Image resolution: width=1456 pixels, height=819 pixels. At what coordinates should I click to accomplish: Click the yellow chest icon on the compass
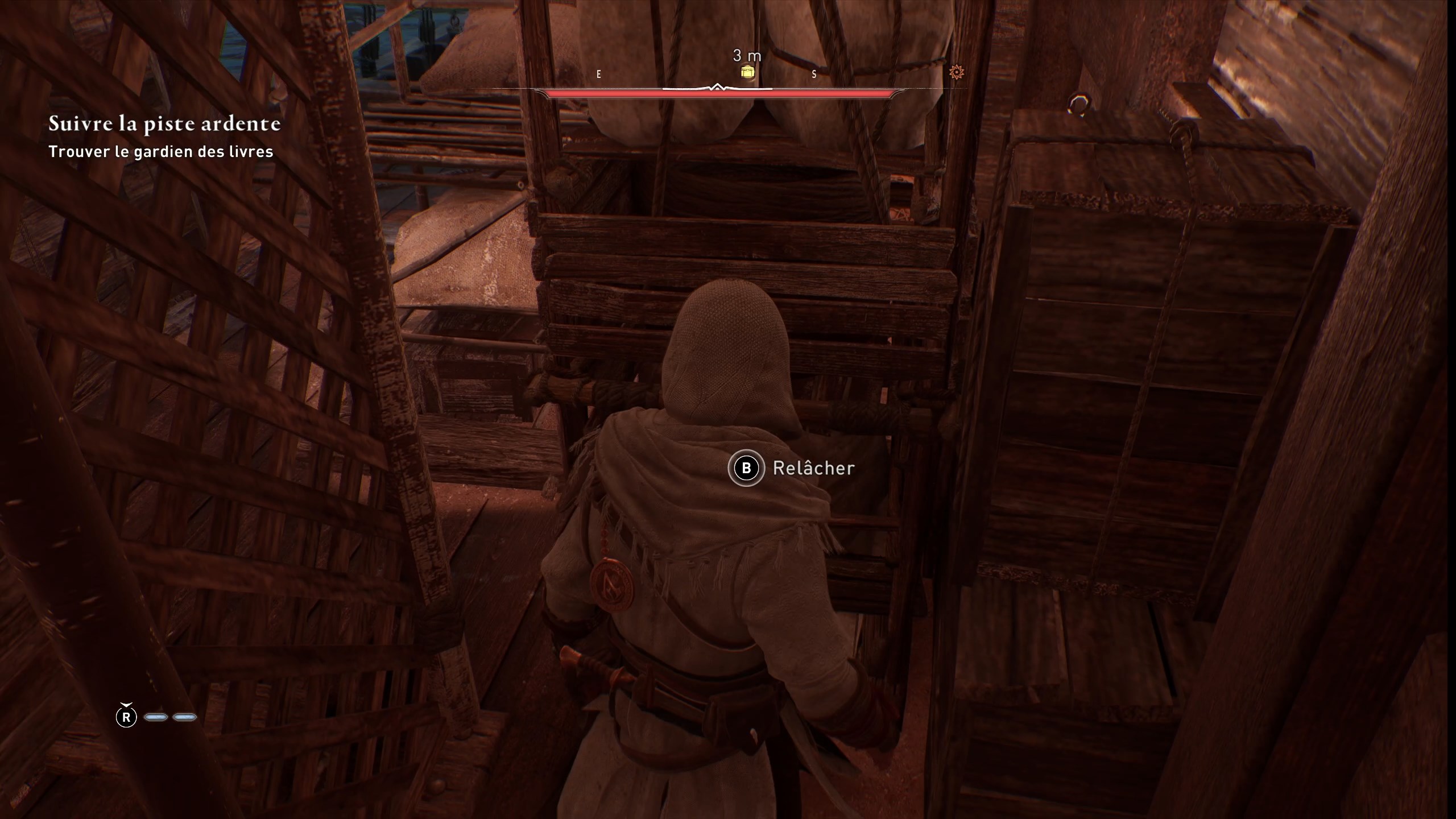pyautogui.click(x=748, y=72)
